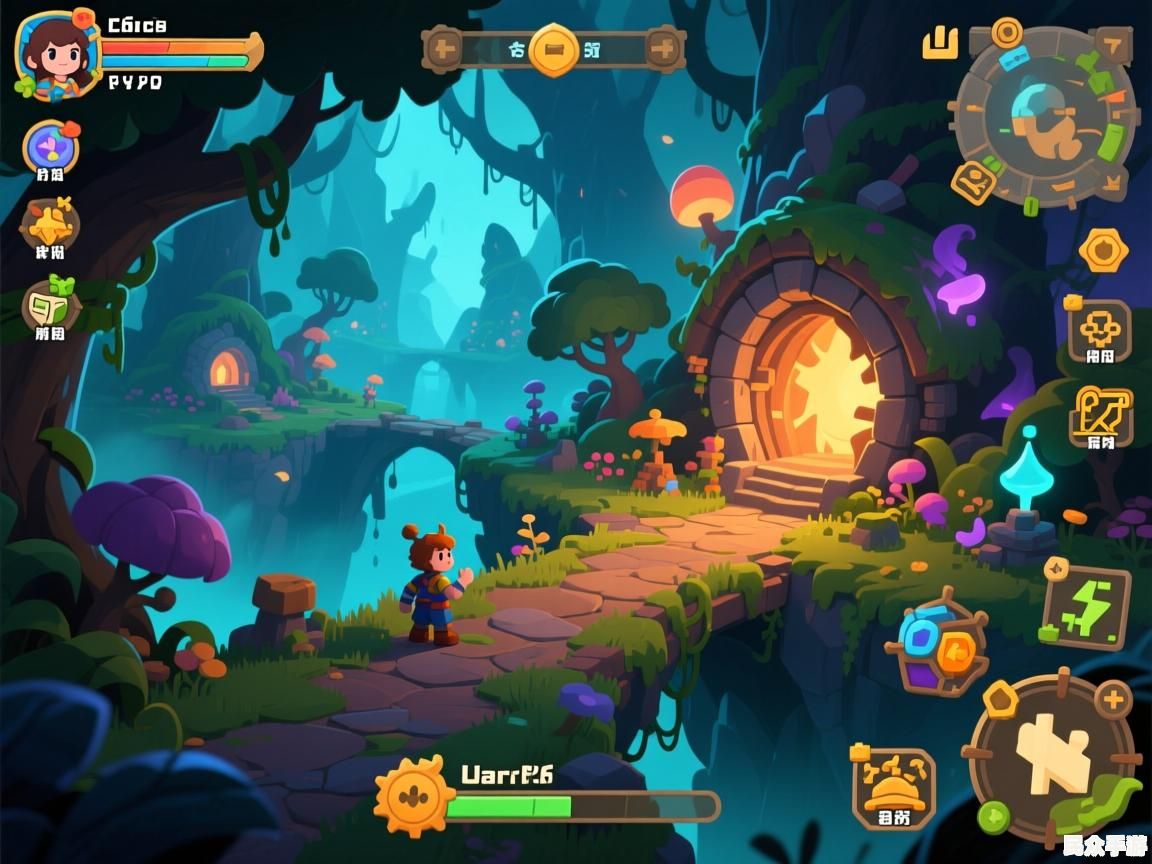Open the golden map scroll button
Image resolution: width=1152 pixels, height=864 pixels.
click(1101, 415)
